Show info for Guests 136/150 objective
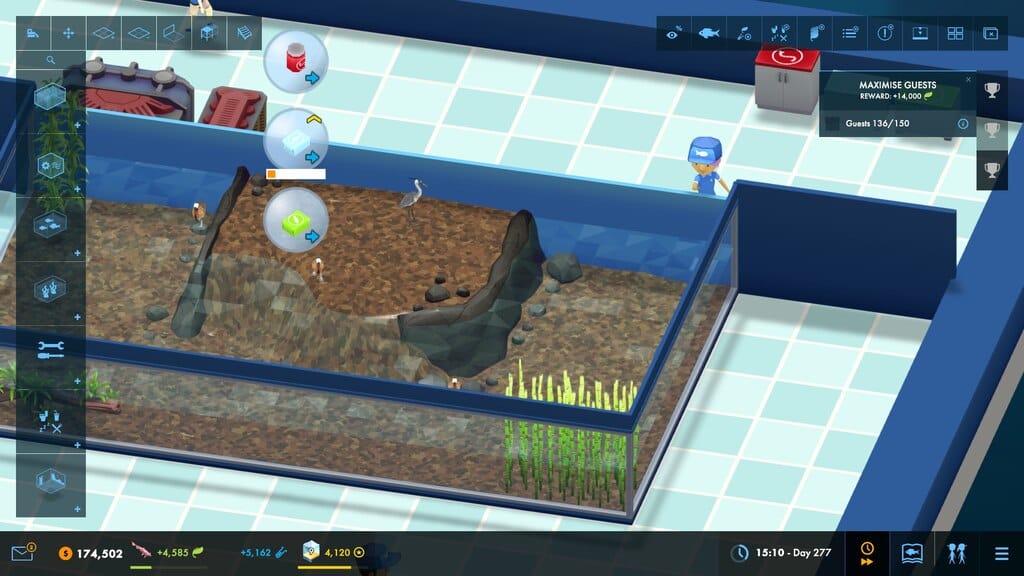Viewport: 1024px width, 576px height. pyautogui.click(x=963, y=124)
